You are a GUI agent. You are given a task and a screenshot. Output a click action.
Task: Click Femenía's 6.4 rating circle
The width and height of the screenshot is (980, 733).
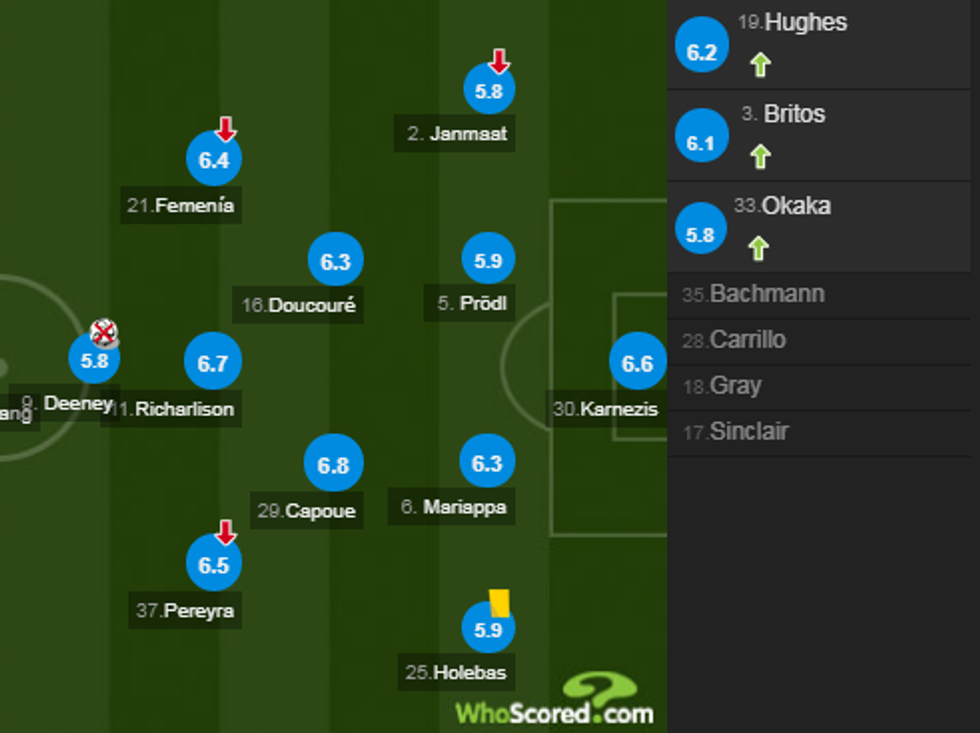(213, 160)
